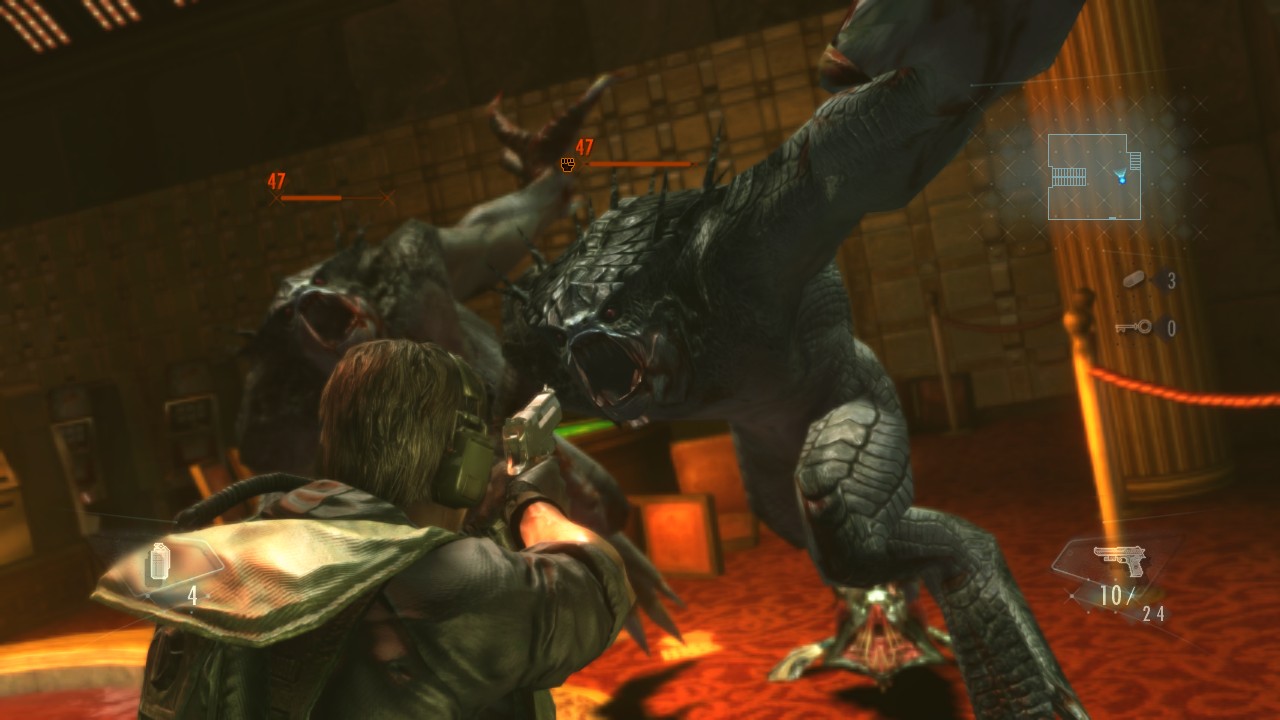Click the room outline on the minimap
1280x720 pixels.
pos(1088,135)
